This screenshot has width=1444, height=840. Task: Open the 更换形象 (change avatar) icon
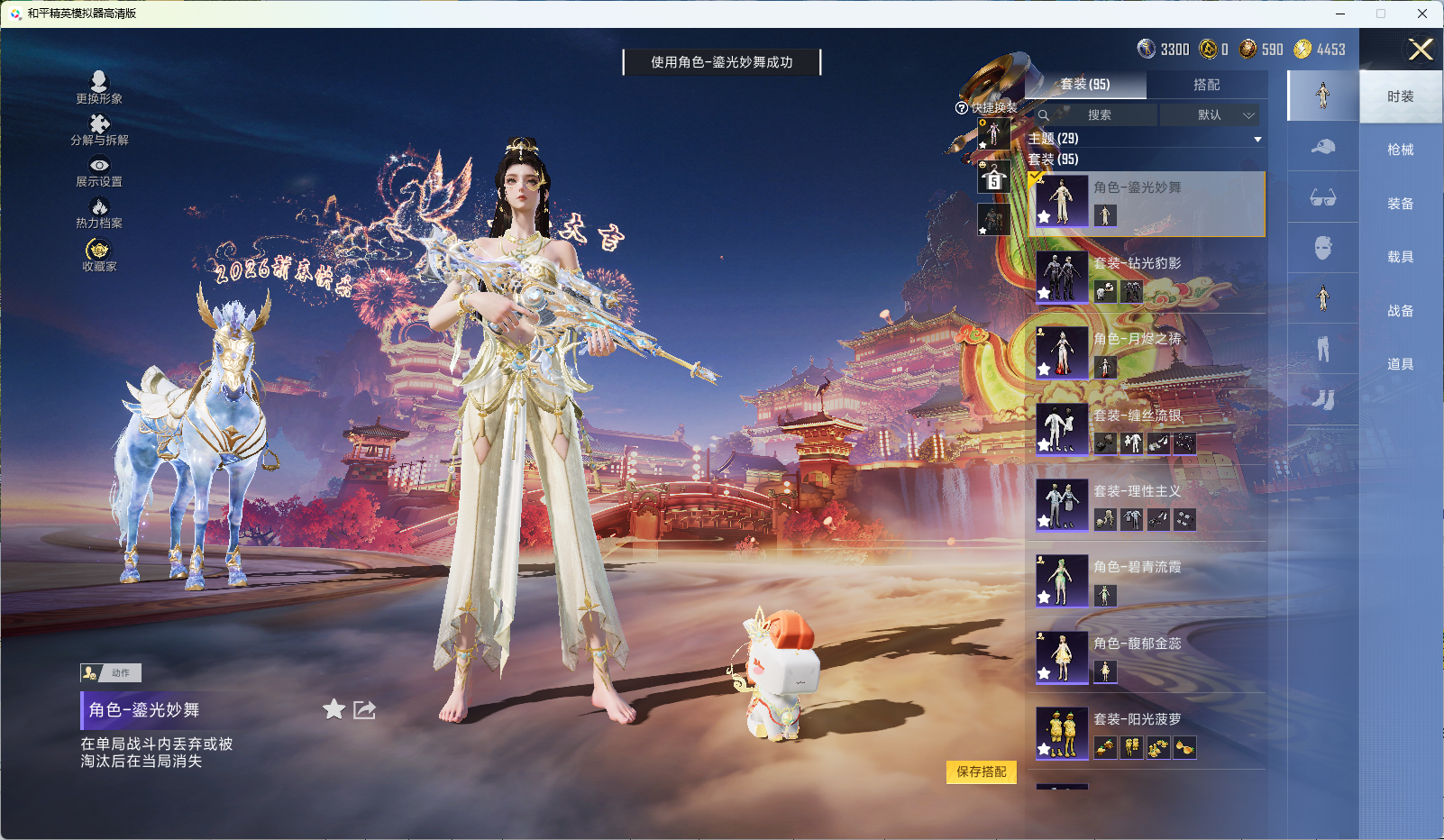coord(99,81)
